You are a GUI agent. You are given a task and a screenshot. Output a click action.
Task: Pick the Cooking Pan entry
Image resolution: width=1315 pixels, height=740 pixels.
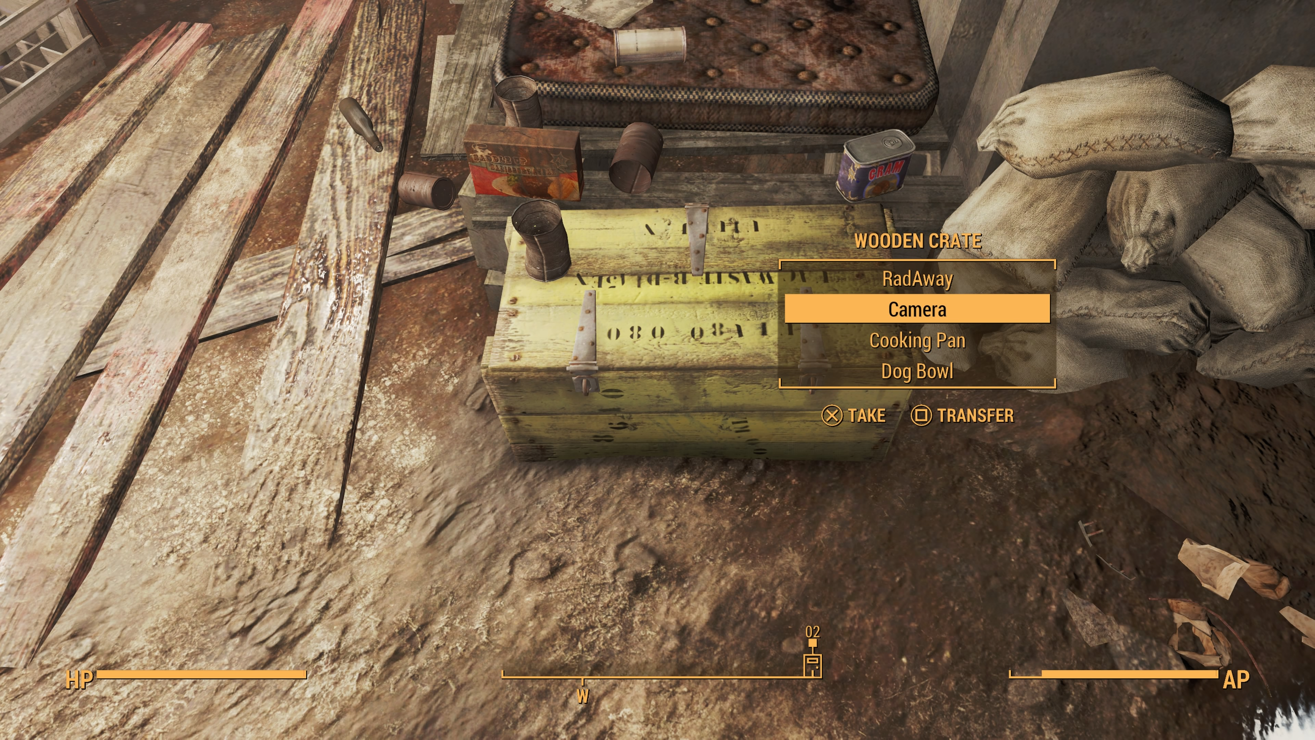coord(917,340)
